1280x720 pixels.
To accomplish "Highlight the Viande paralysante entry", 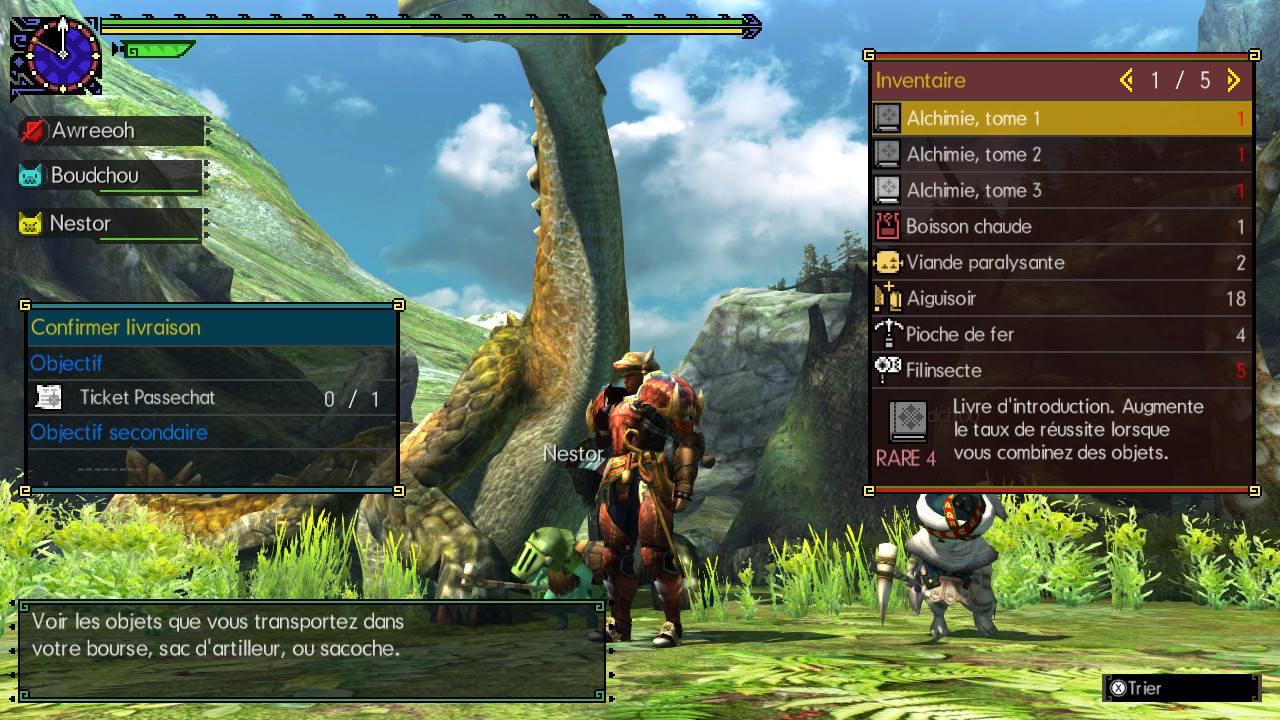I will (1060, 263).
